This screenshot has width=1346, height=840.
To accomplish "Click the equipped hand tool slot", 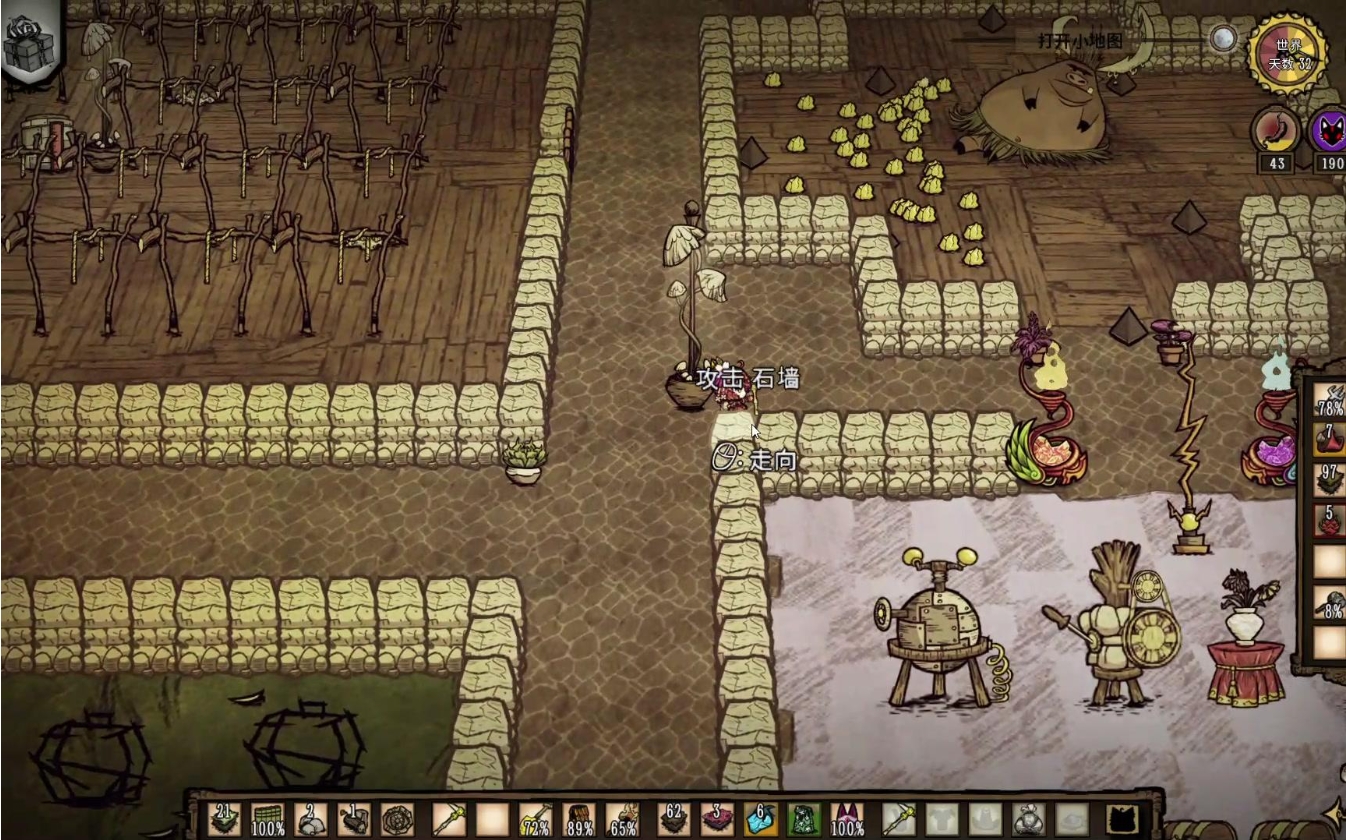I will tap(897, 820).
